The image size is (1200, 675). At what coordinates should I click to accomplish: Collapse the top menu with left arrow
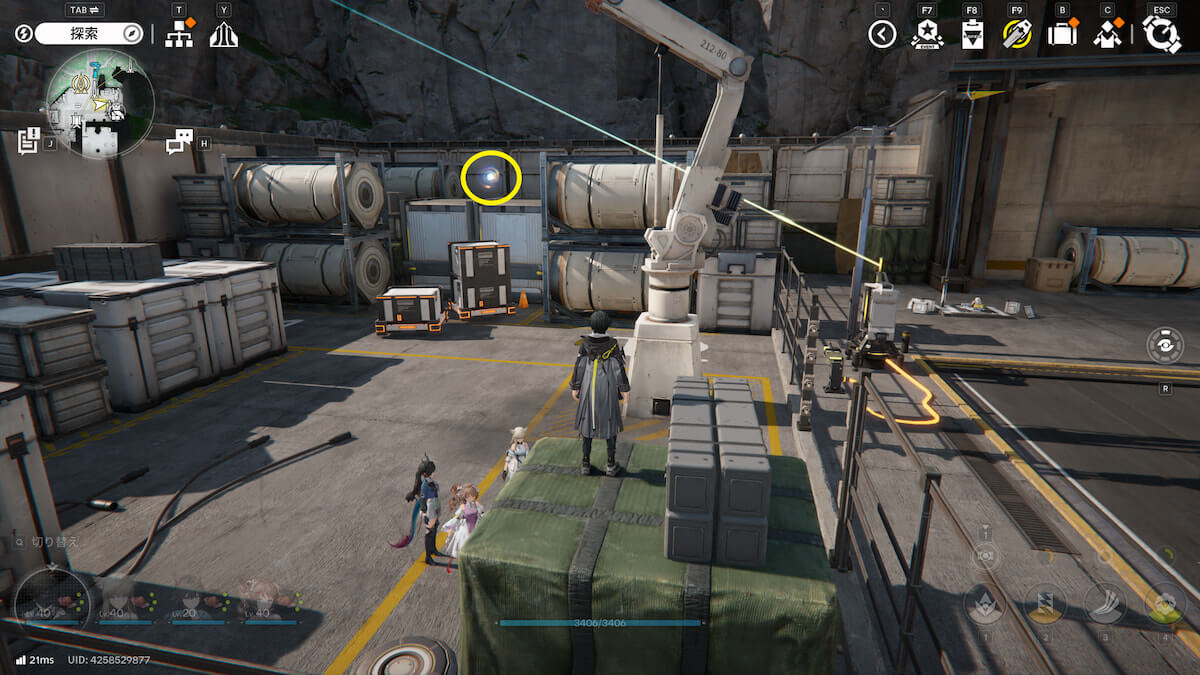(881, 35)
